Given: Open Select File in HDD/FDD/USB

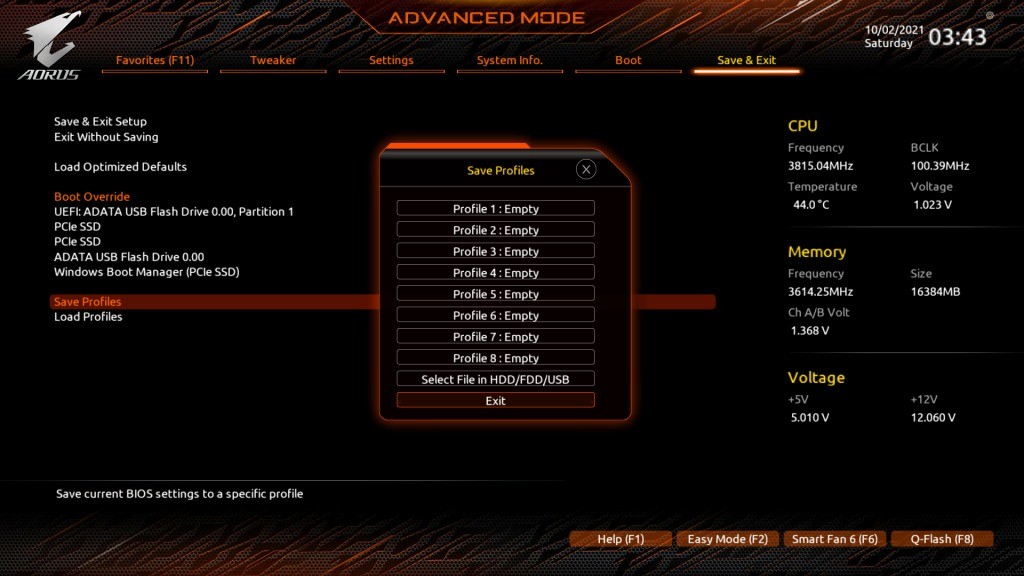Looking at the screenshot, I should tap(495, 379).
